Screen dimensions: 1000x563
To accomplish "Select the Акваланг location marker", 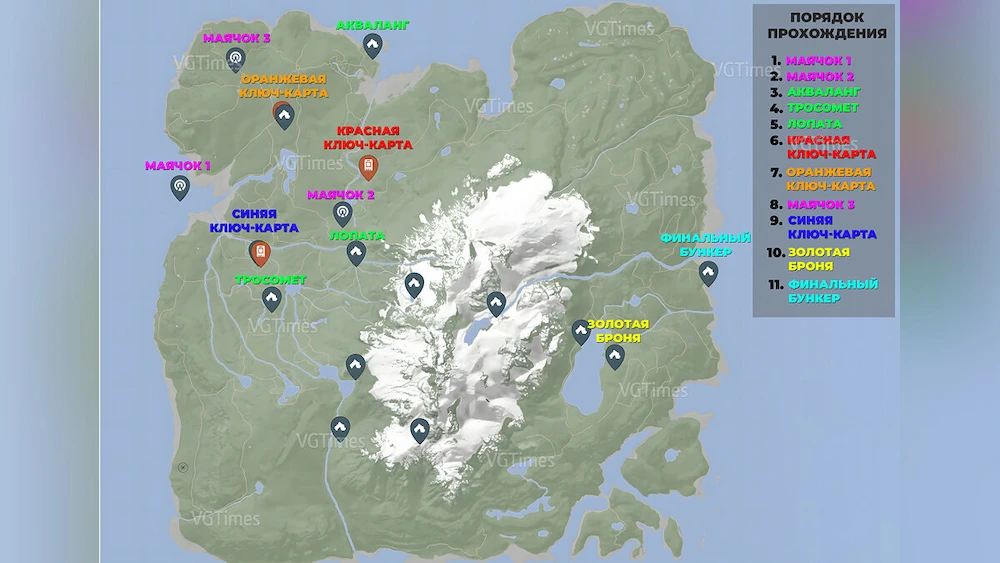I will (372, 44).
